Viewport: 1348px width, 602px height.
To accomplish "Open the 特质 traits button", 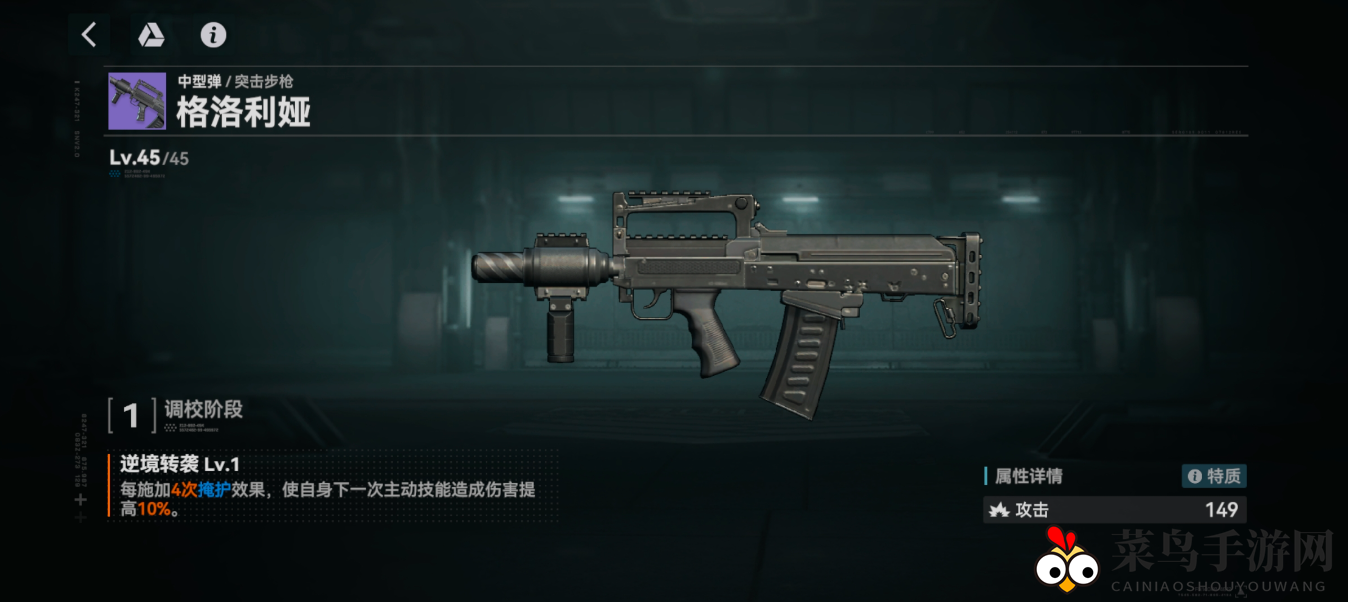I will 1214,476.
